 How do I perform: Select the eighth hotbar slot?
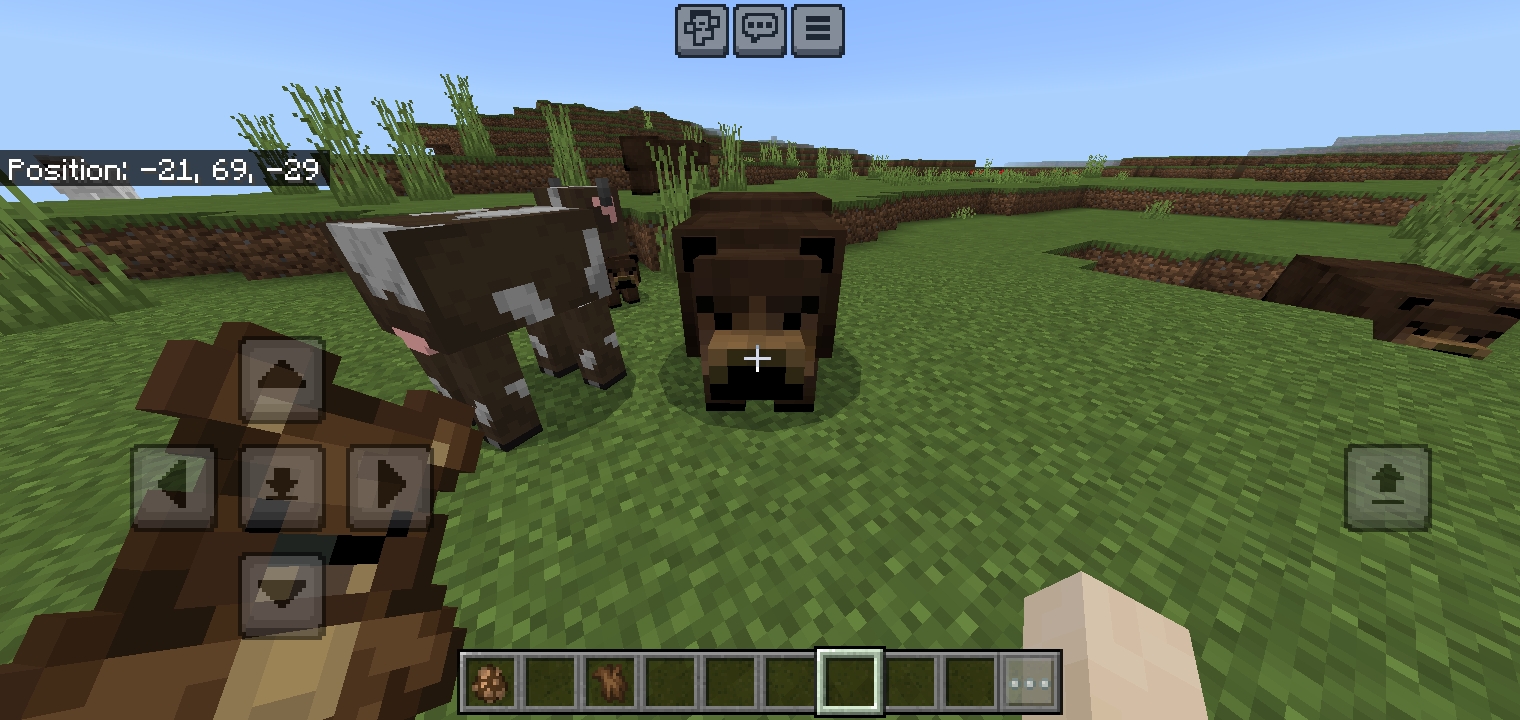(x=909, y=682)
